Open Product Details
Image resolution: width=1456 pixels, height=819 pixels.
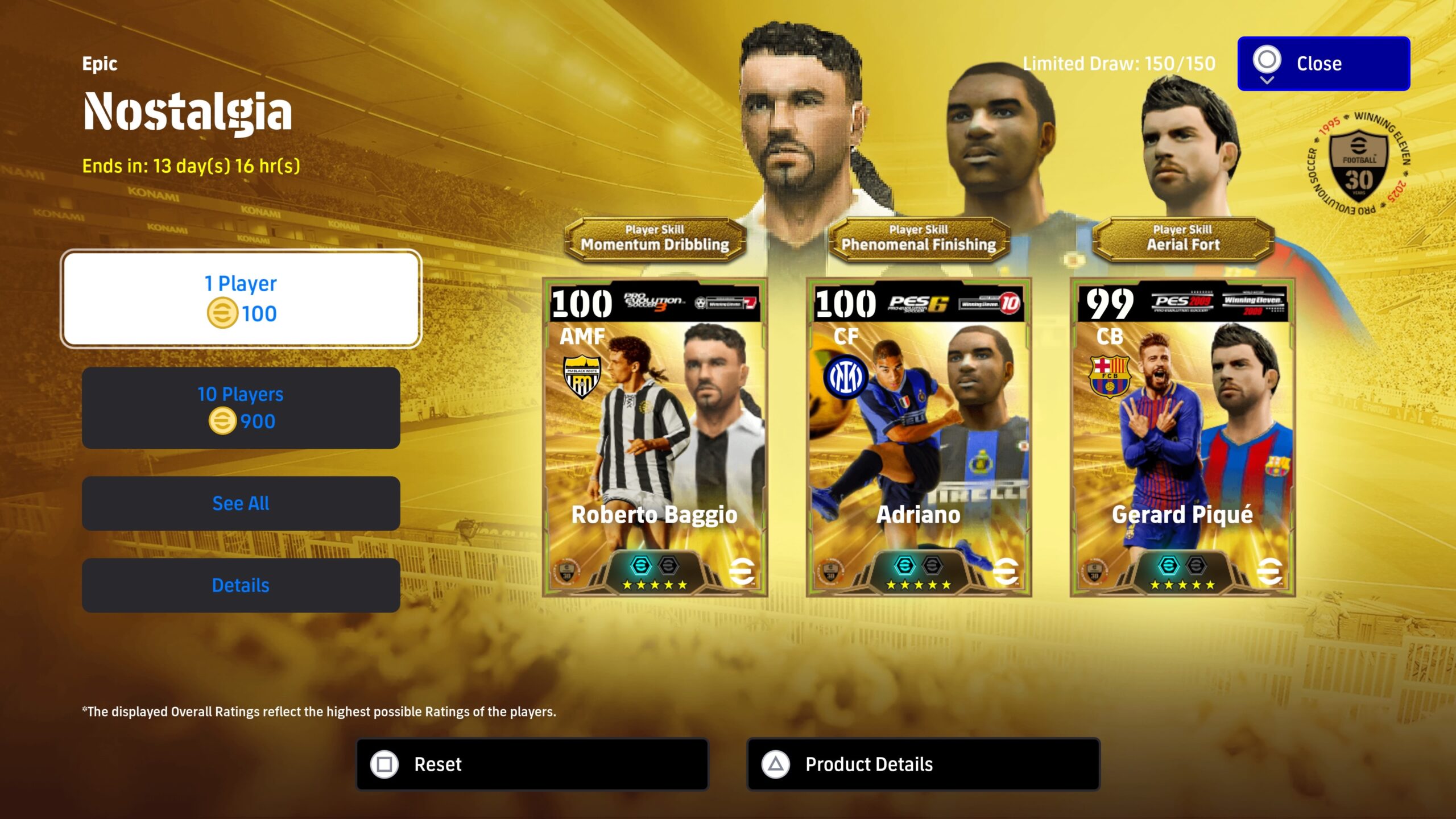pyautogui.click(x=923, y=764)
